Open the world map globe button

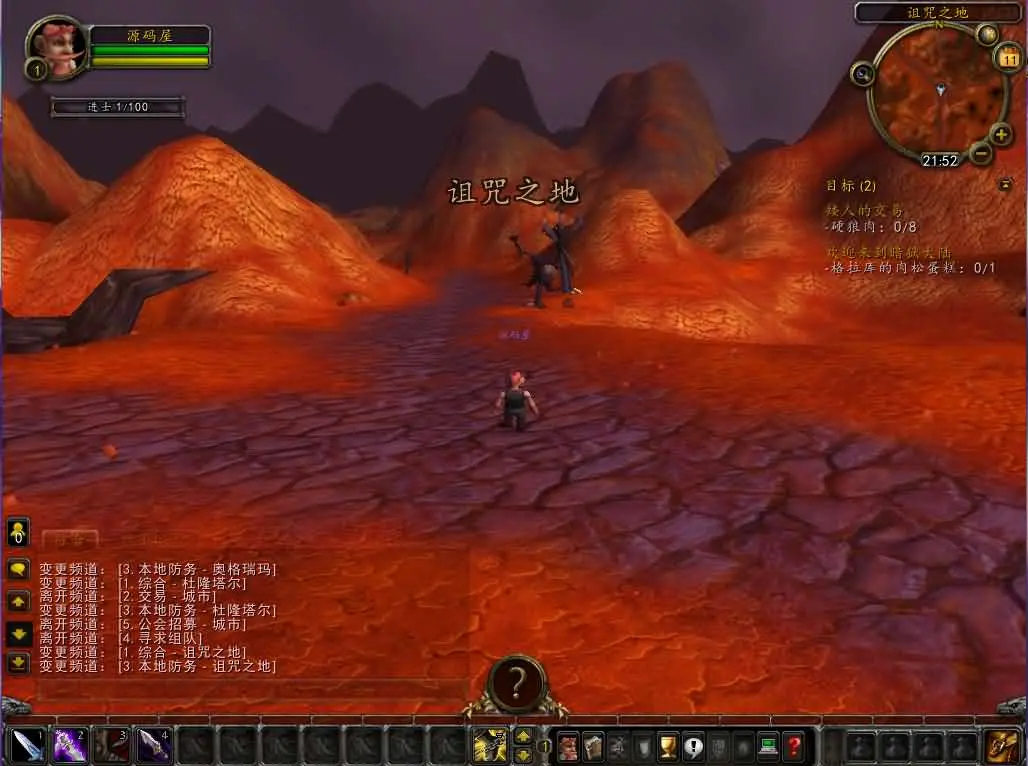point(988,35)
